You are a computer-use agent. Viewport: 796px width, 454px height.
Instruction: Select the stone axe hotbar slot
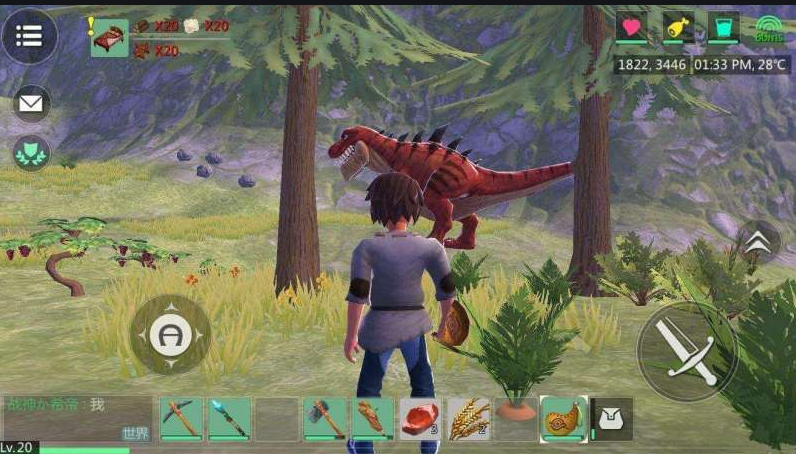(x=325, y=418)
